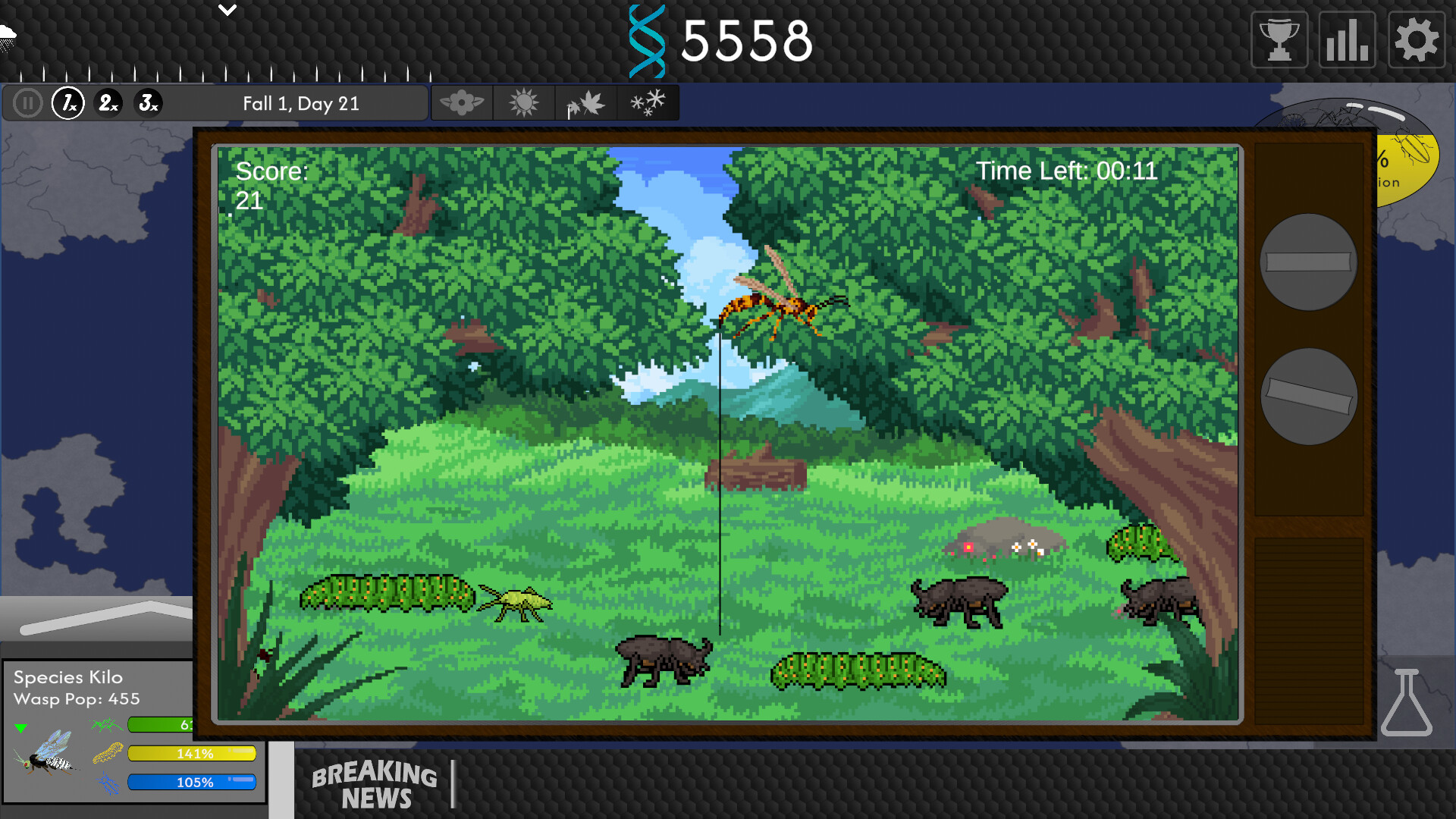Select 1x speed
The image size is (1456, 819).
pyautogui.click(x=67, y=104)
